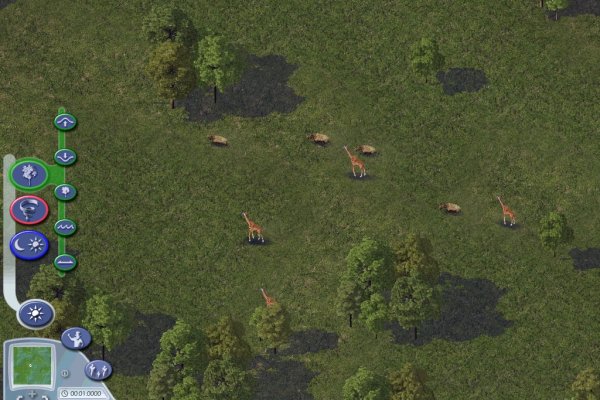Open the lower terrain tool

pos(65,157)
